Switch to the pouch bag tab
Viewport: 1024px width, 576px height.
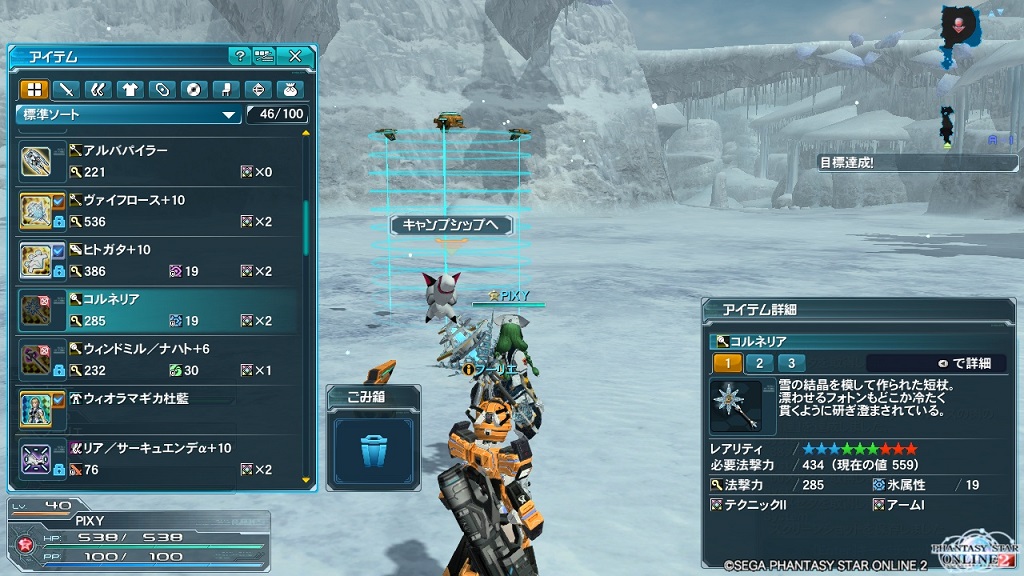pyautogui.click(x=291, y=90)
